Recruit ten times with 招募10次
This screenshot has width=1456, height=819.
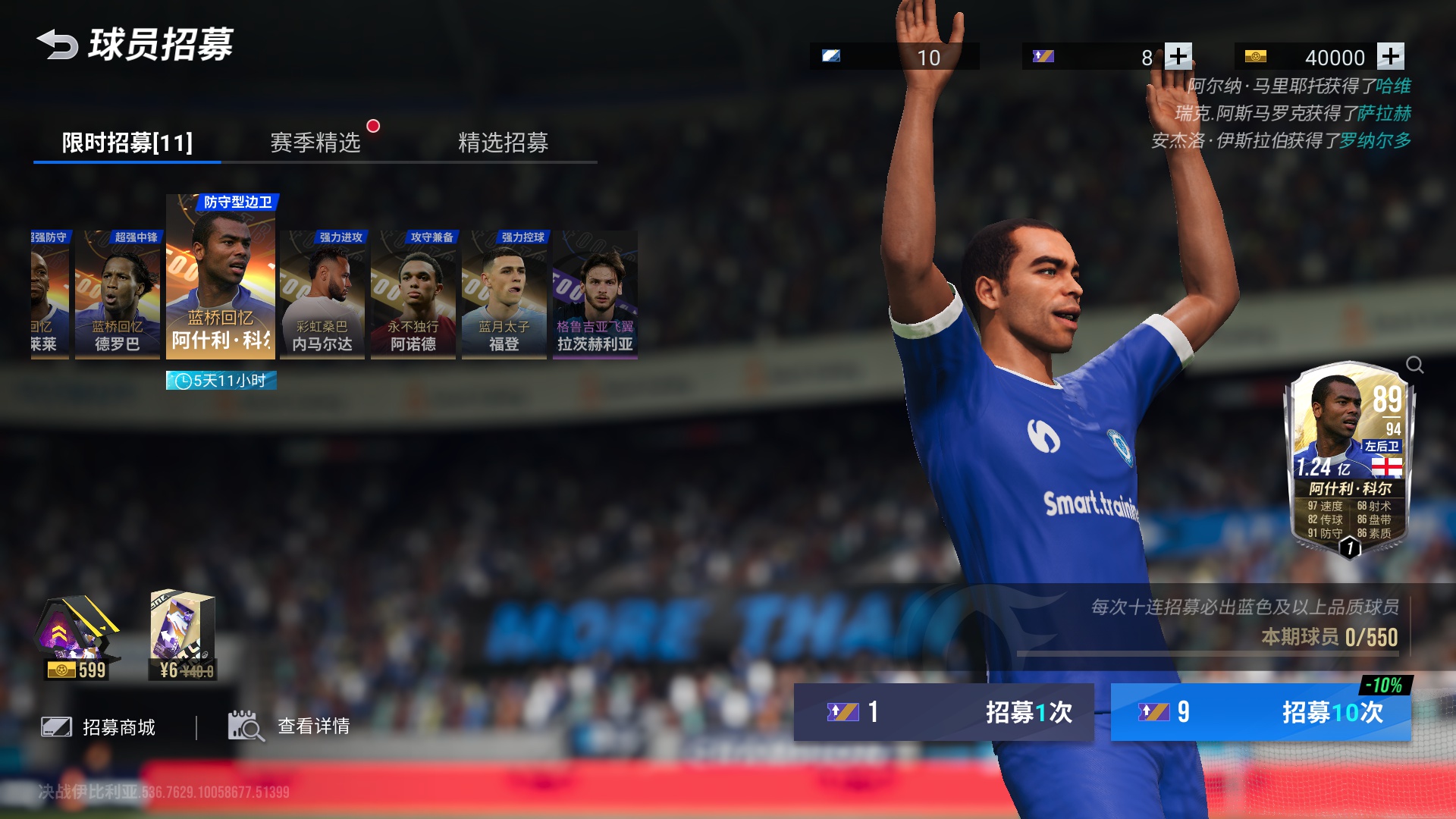1260,712
